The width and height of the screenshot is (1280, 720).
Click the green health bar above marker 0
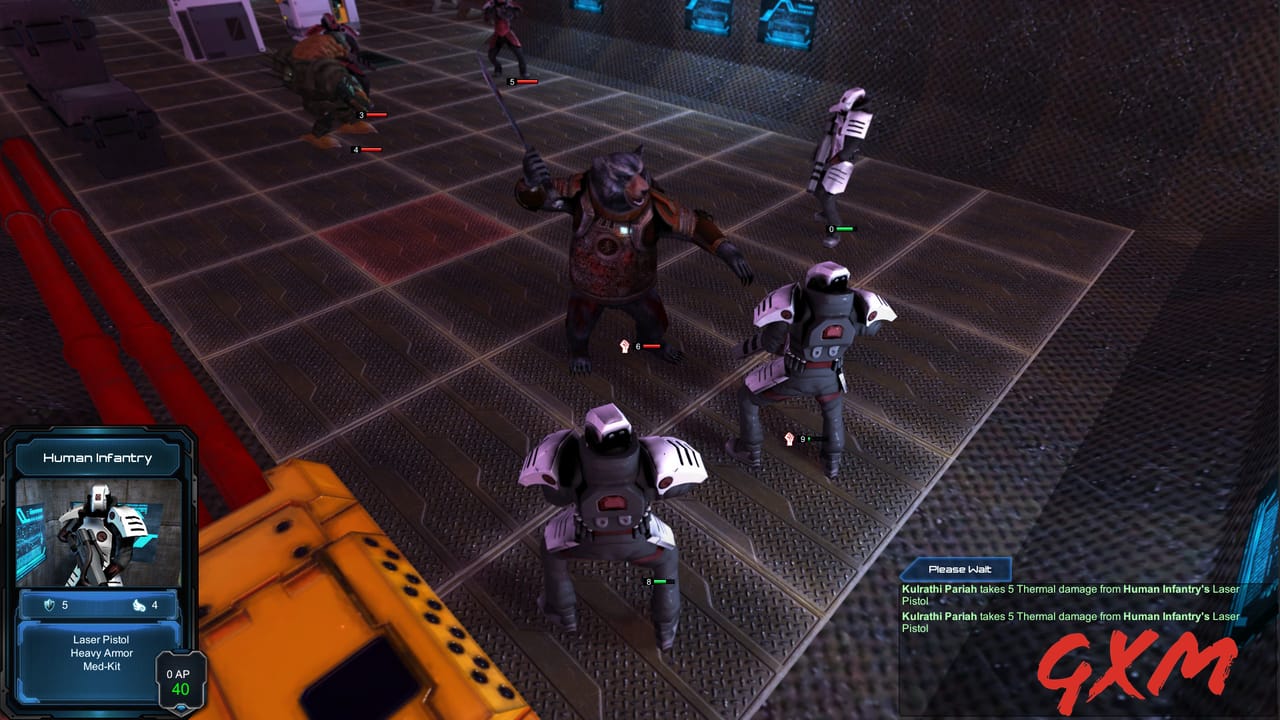point(845,228)
